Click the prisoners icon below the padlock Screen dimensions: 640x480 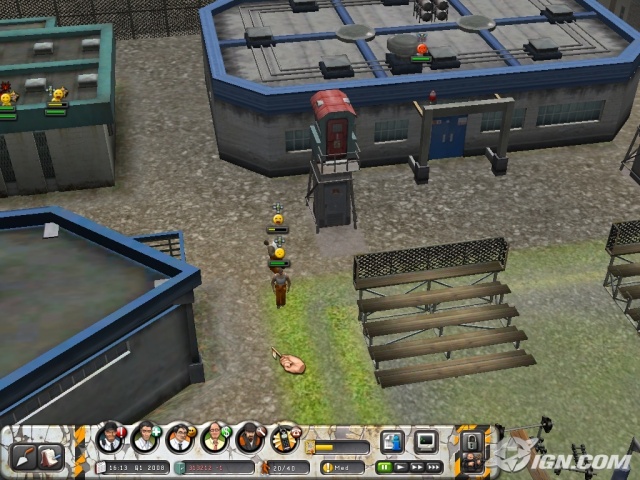pyautogui.click(x=470, y=464)
